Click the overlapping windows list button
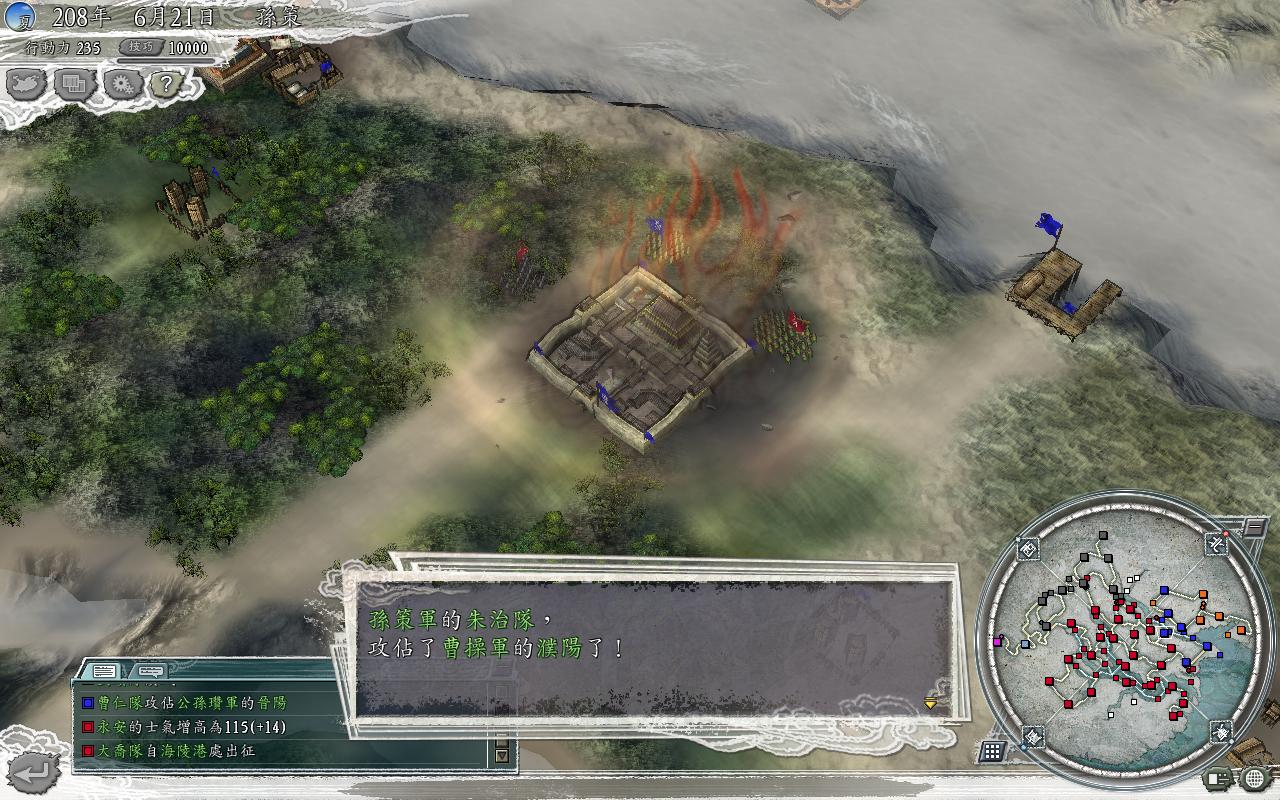Screen dimensions: 1280x800 click(x=74, y=85)
